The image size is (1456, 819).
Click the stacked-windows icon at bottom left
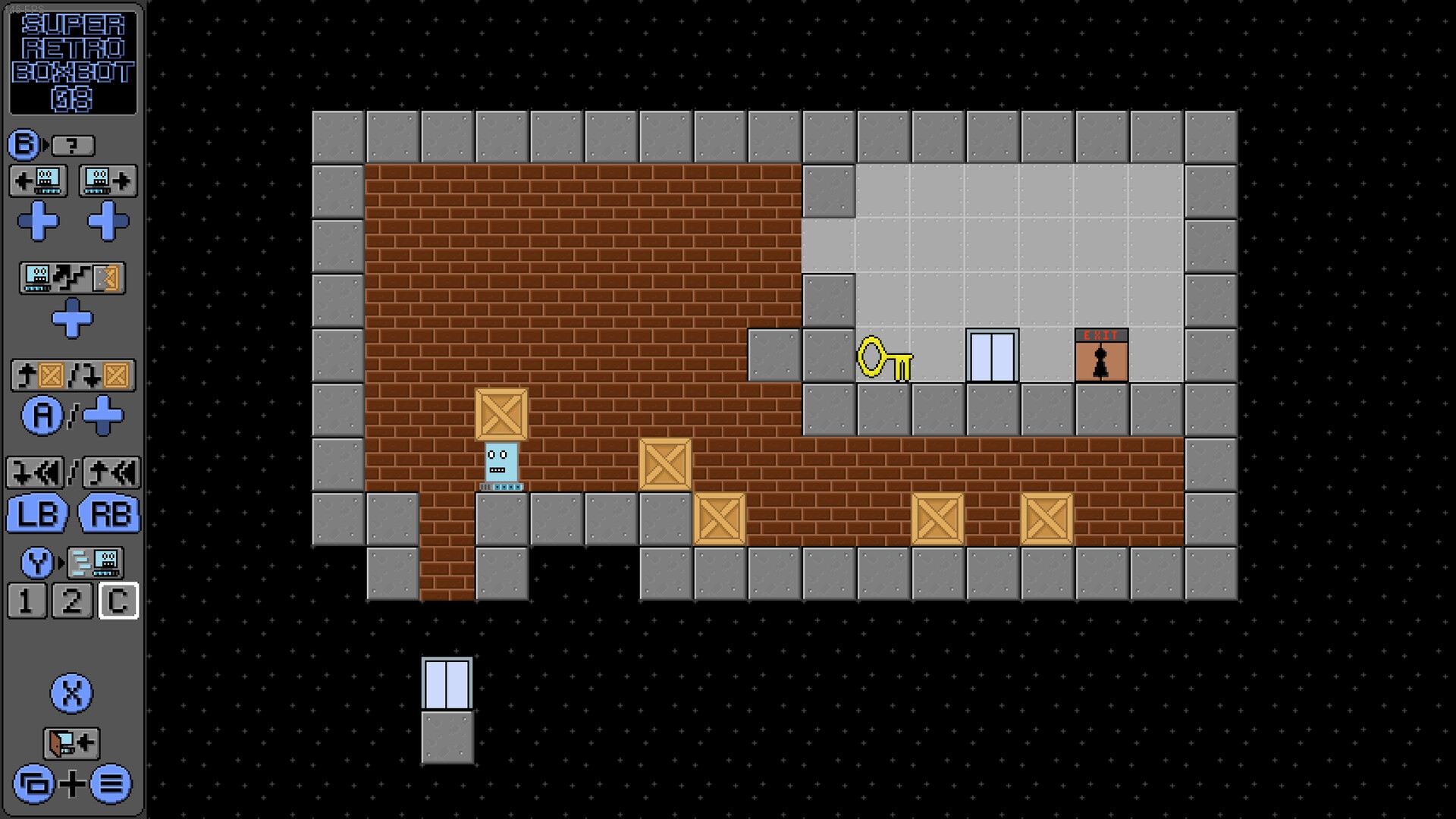pos(35,786)
